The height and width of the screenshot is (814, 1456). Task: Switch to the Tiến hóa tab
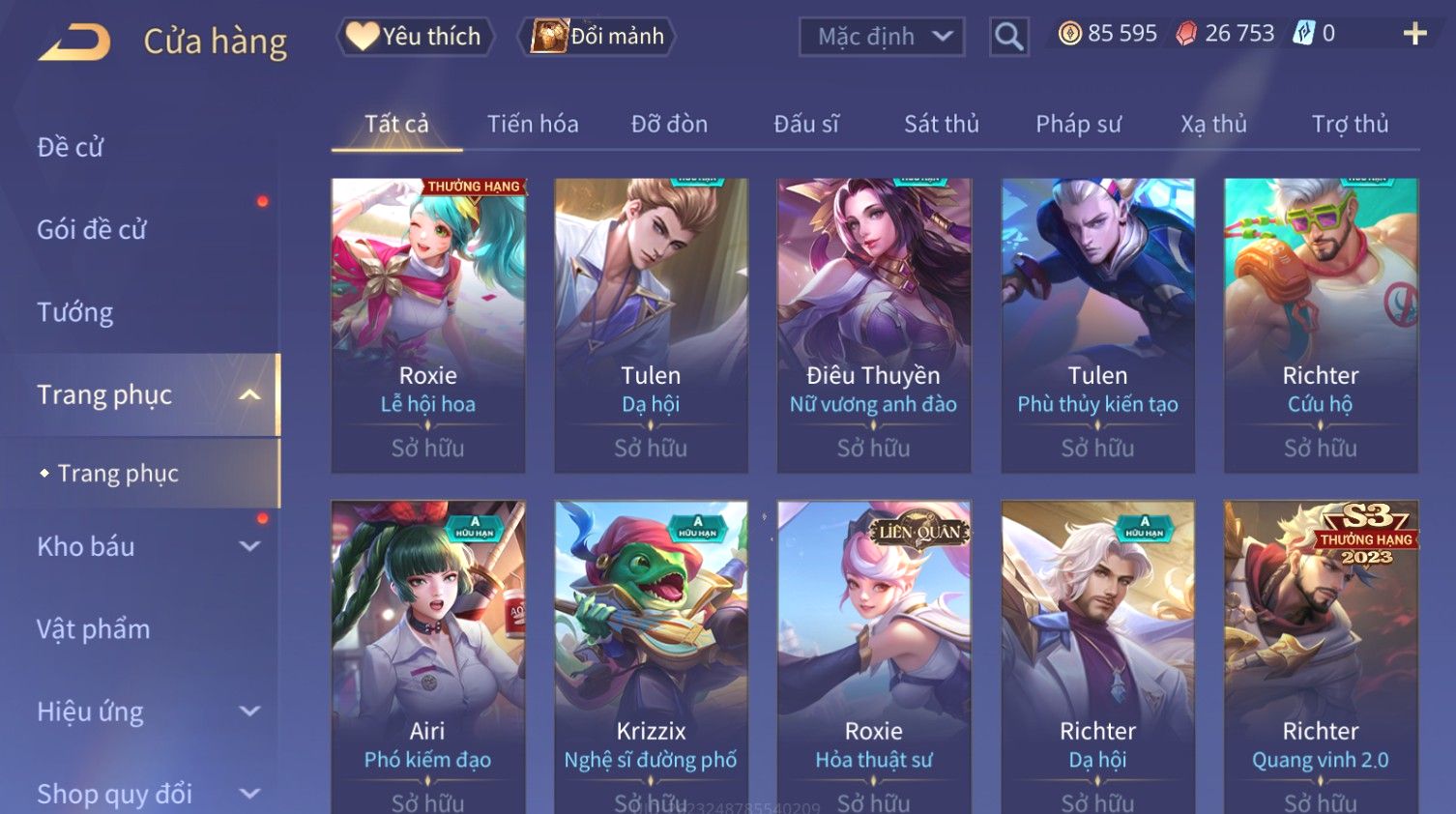point(533,124)
